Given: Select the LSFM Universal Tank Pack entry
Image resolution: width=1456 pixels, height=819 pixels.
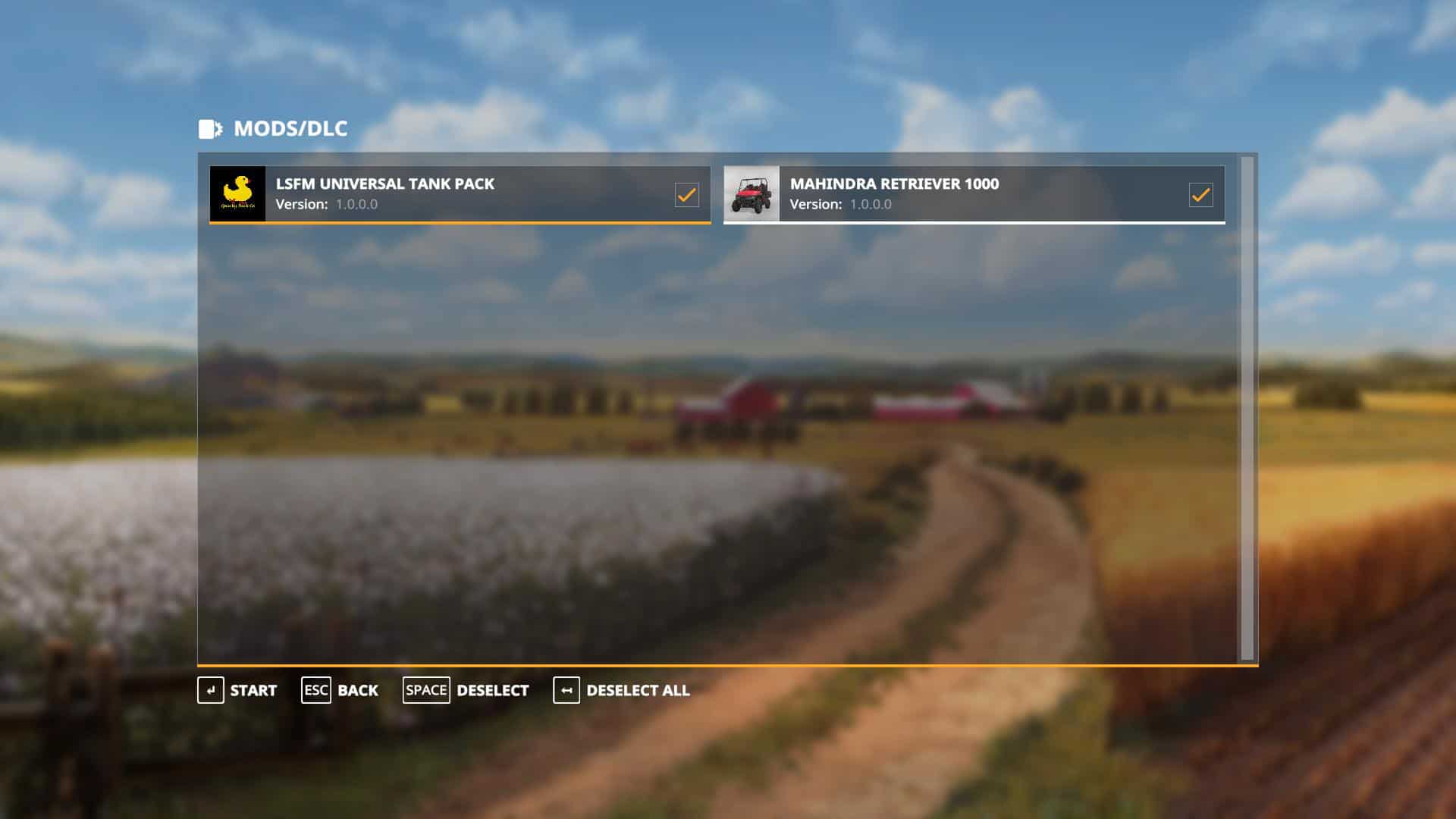Looking at the screenshot, I should [455, 194].
